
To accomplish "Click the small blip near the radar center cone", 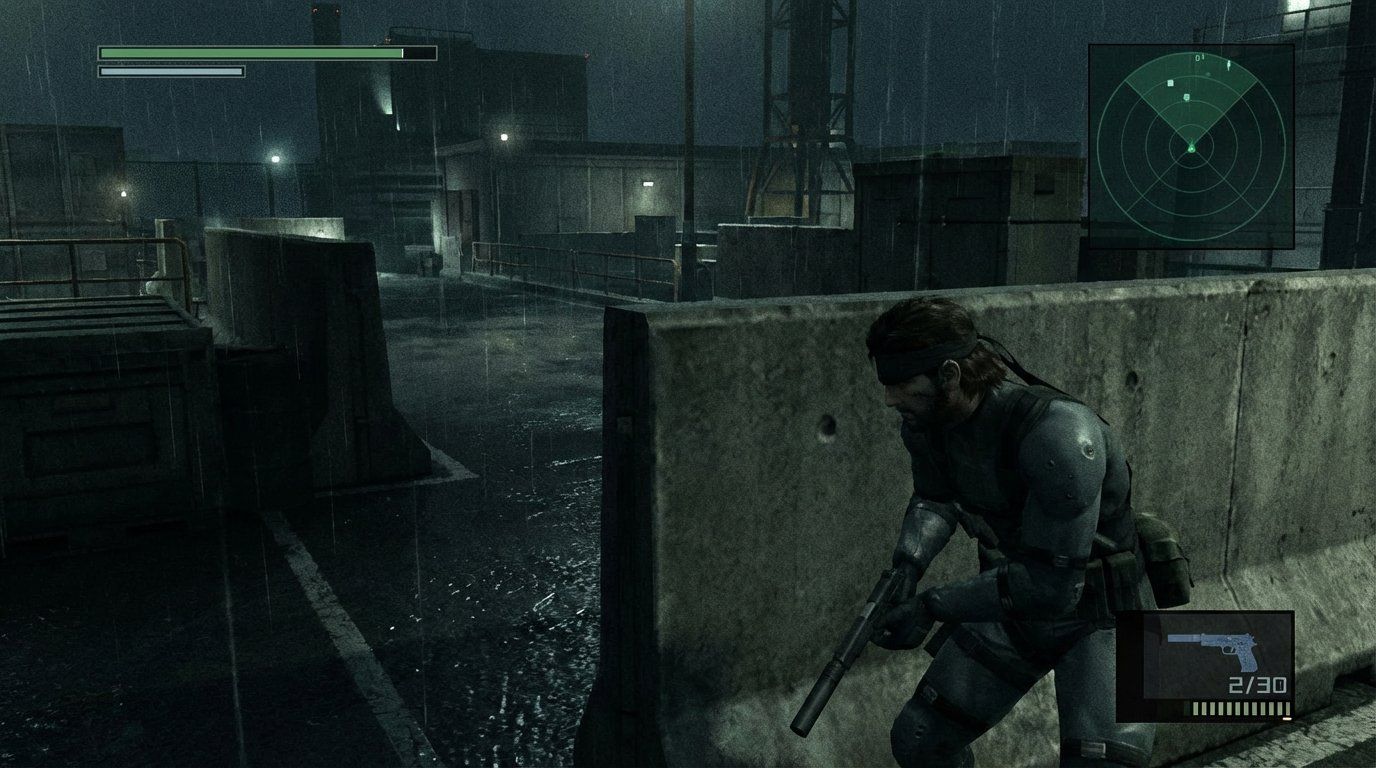I will point(1187,97).
